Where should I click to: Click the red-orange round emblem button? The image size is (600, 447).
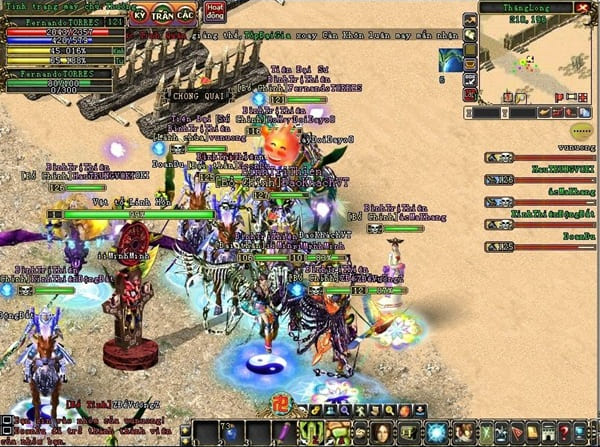pos(283,408)
